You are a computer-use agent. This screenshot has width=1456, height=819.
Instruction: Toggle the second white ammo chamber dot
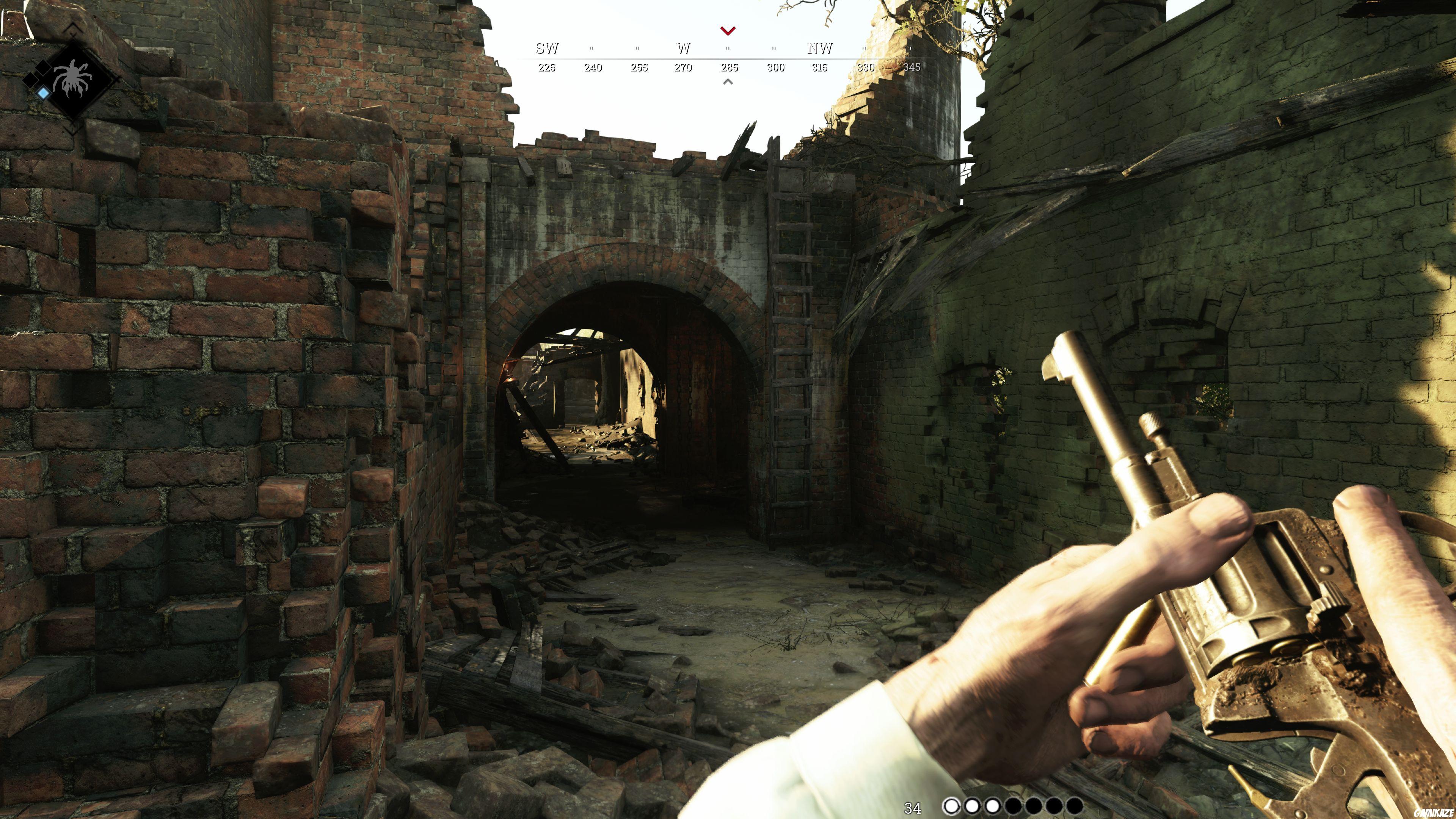click(x=972, y=806)
